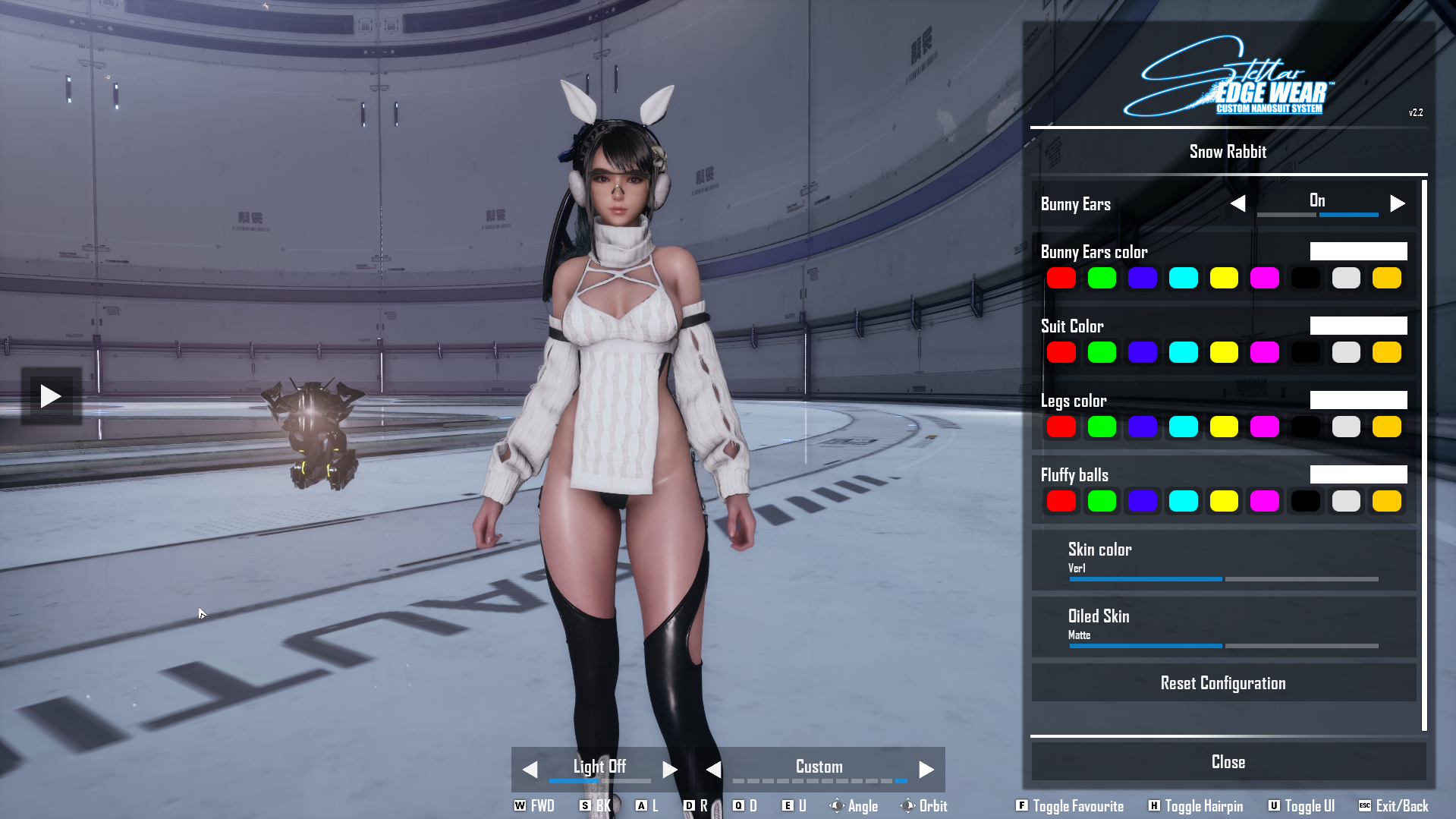Apply green to Legs color
1456x819 pixels.
tap(1102, 427)
